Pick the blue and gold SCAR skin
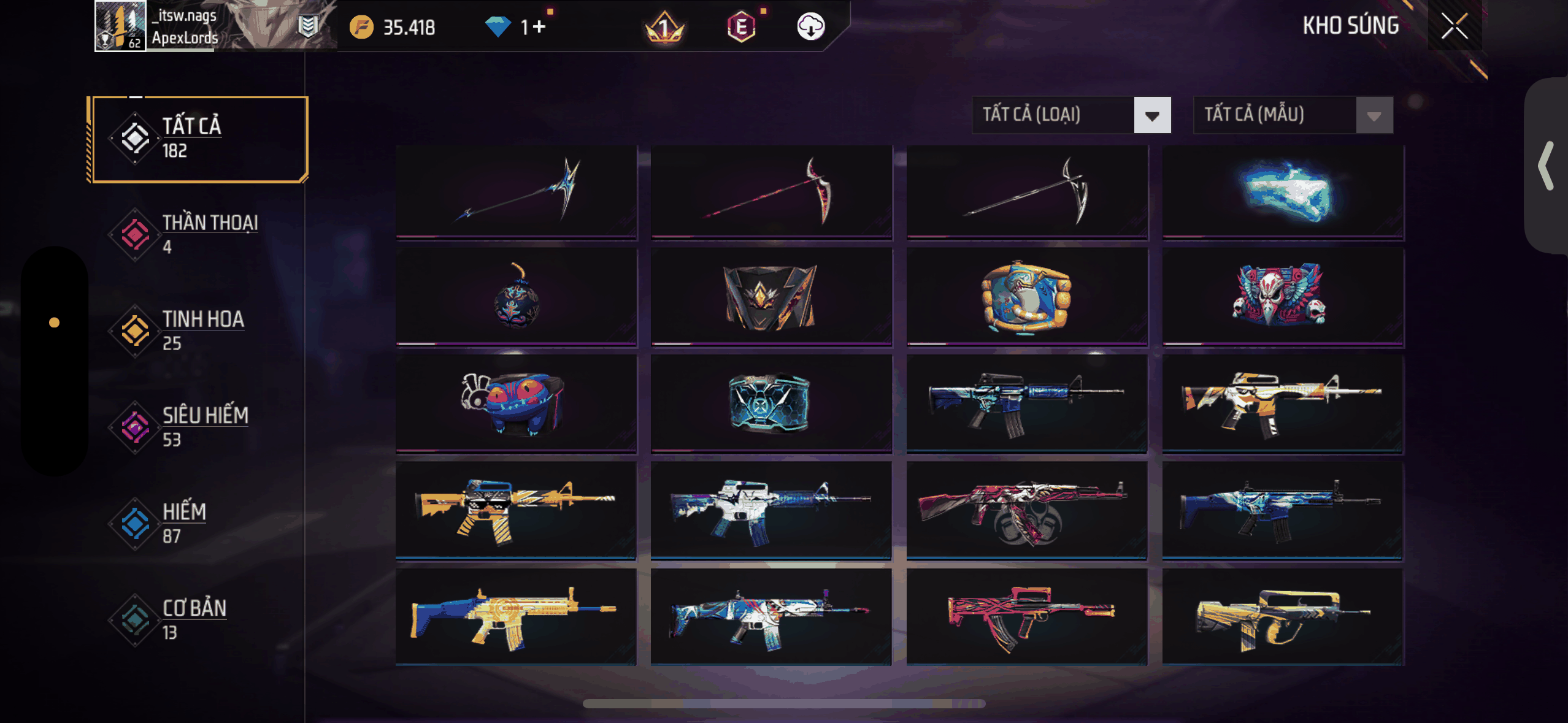The image size is (1568, 723). point(516,617)
